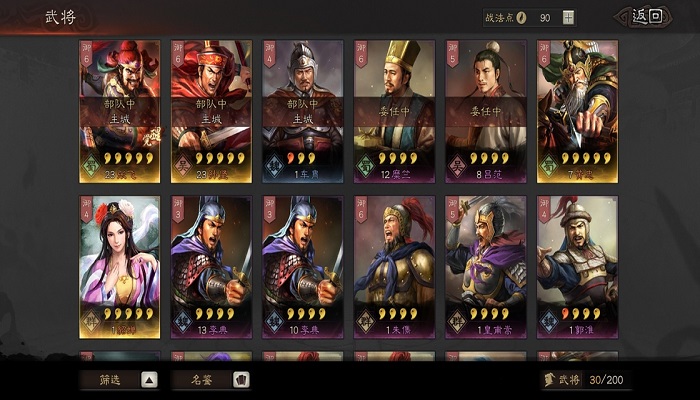Choose the female general card with flower hairpiece
Viewport: 700px width, 400px height.
tap(119, 266)
